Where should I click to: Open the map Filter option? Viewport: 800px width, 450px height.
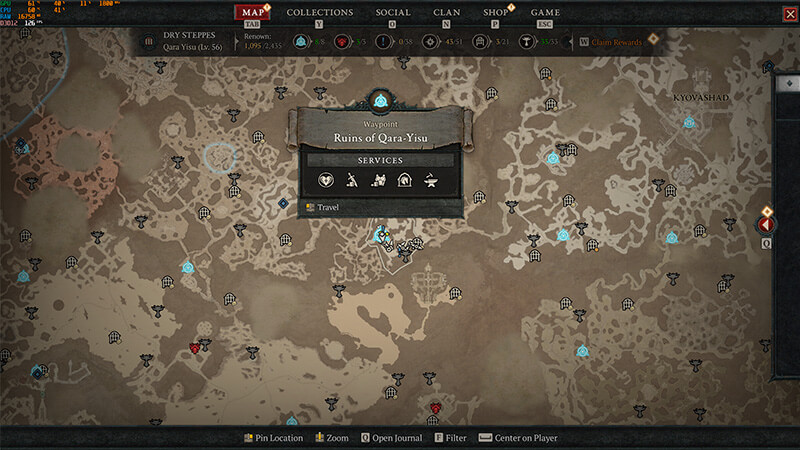(453, 438)
